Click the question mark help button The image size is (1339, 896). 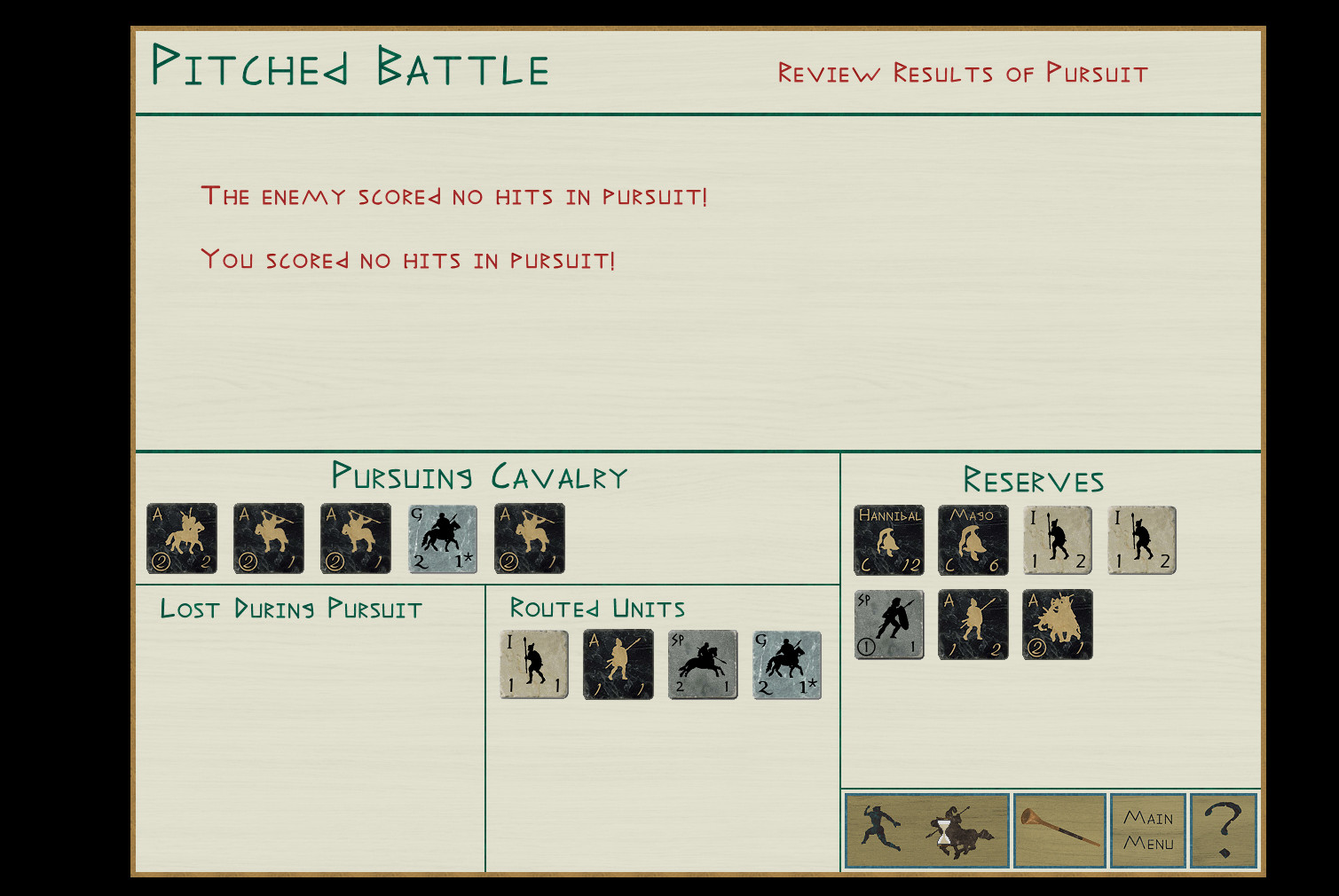[1224, 830]
